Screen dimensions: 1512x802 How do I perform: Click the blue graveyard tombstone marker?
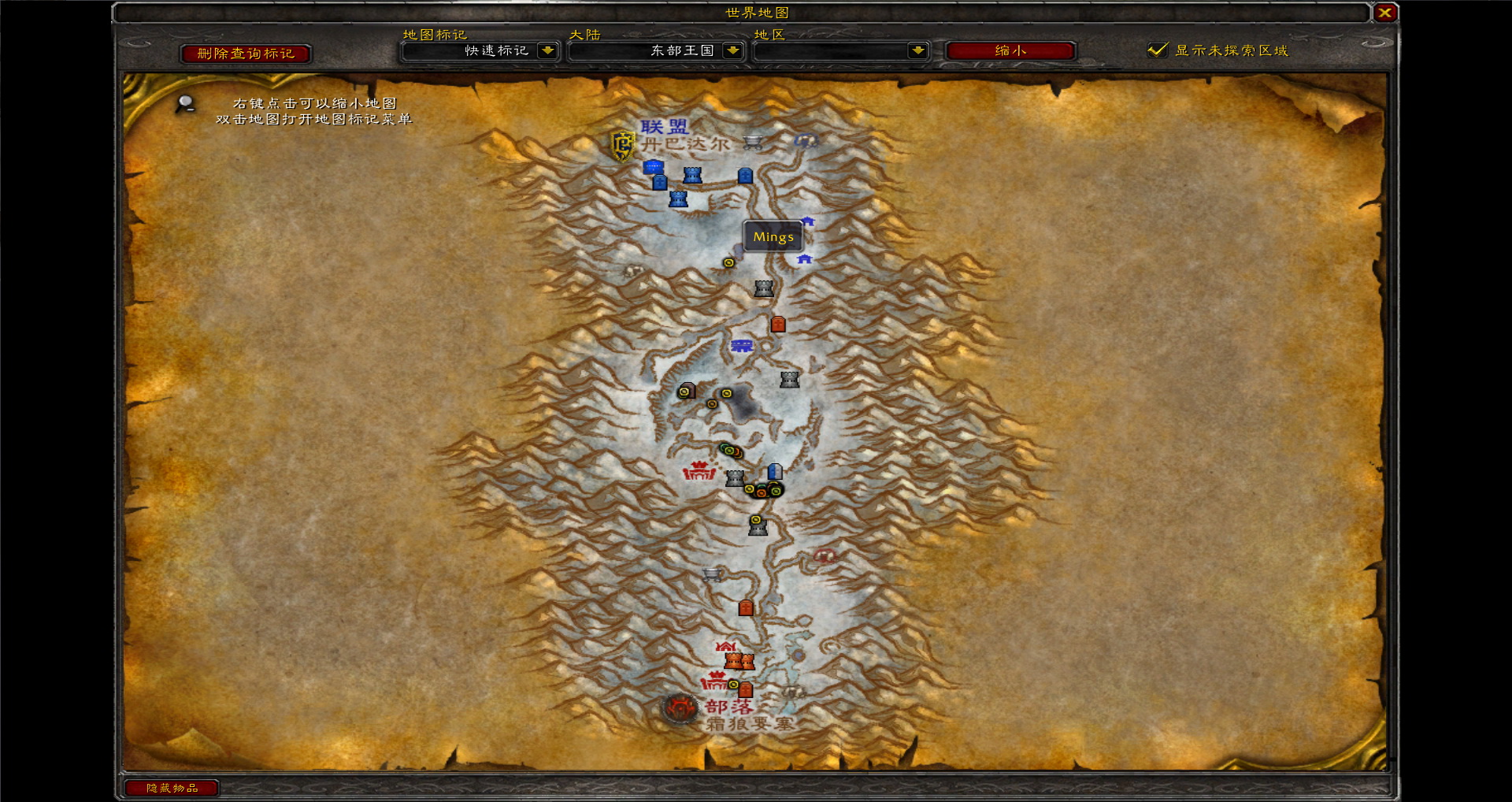click(745, 176)
